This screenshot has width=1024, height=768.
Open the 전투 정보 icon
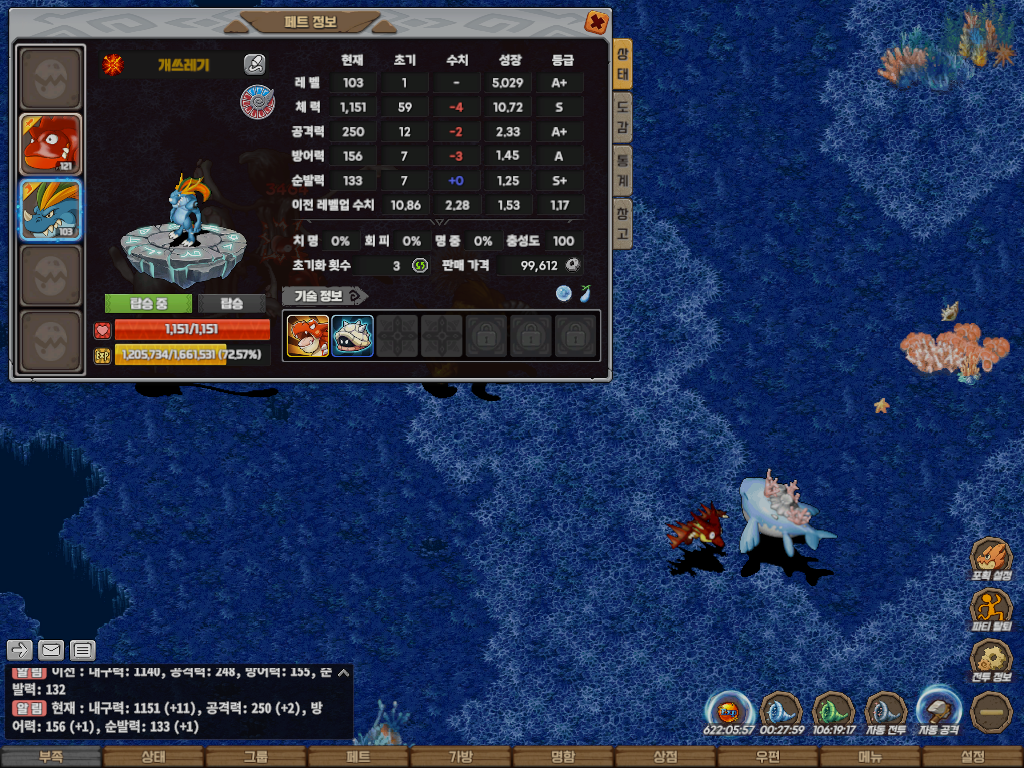[x=991, y=660]
